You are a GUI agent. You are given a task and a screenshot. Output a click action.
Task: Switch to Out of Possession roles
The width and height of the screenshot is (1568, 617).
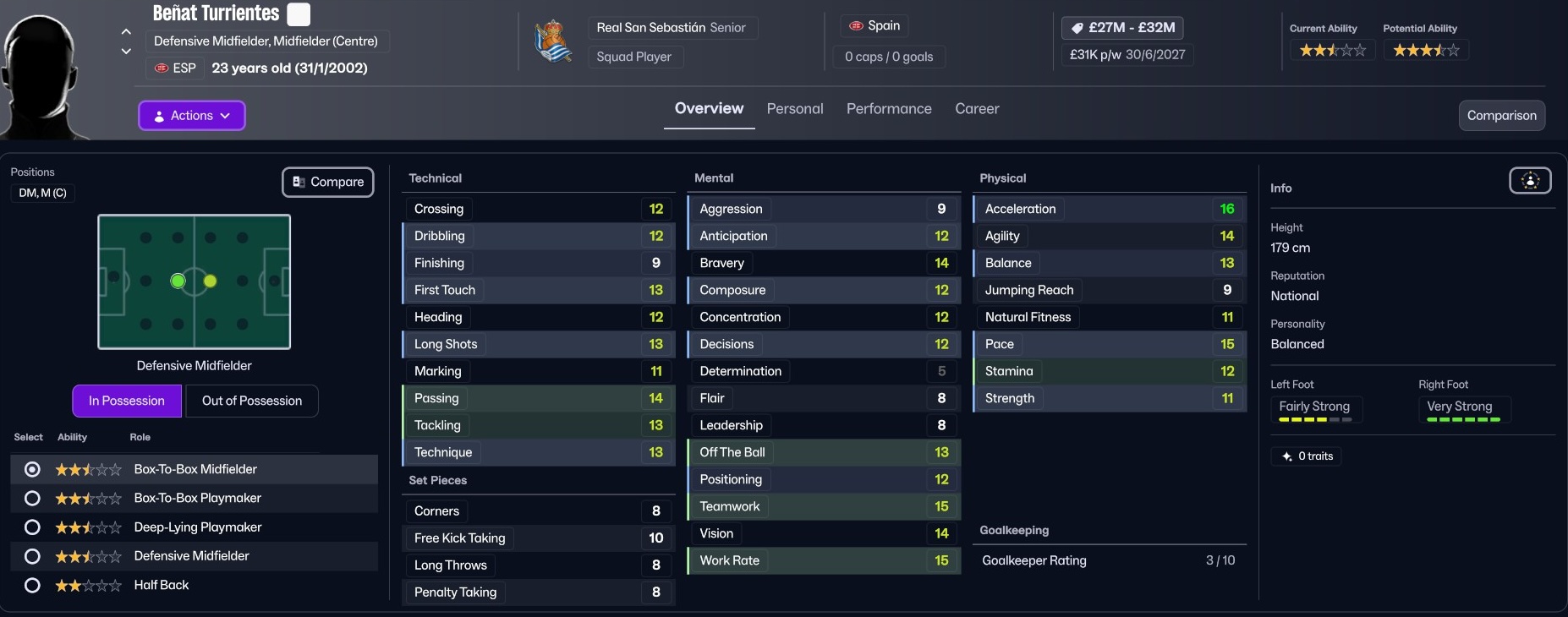[x=251, y=401]
